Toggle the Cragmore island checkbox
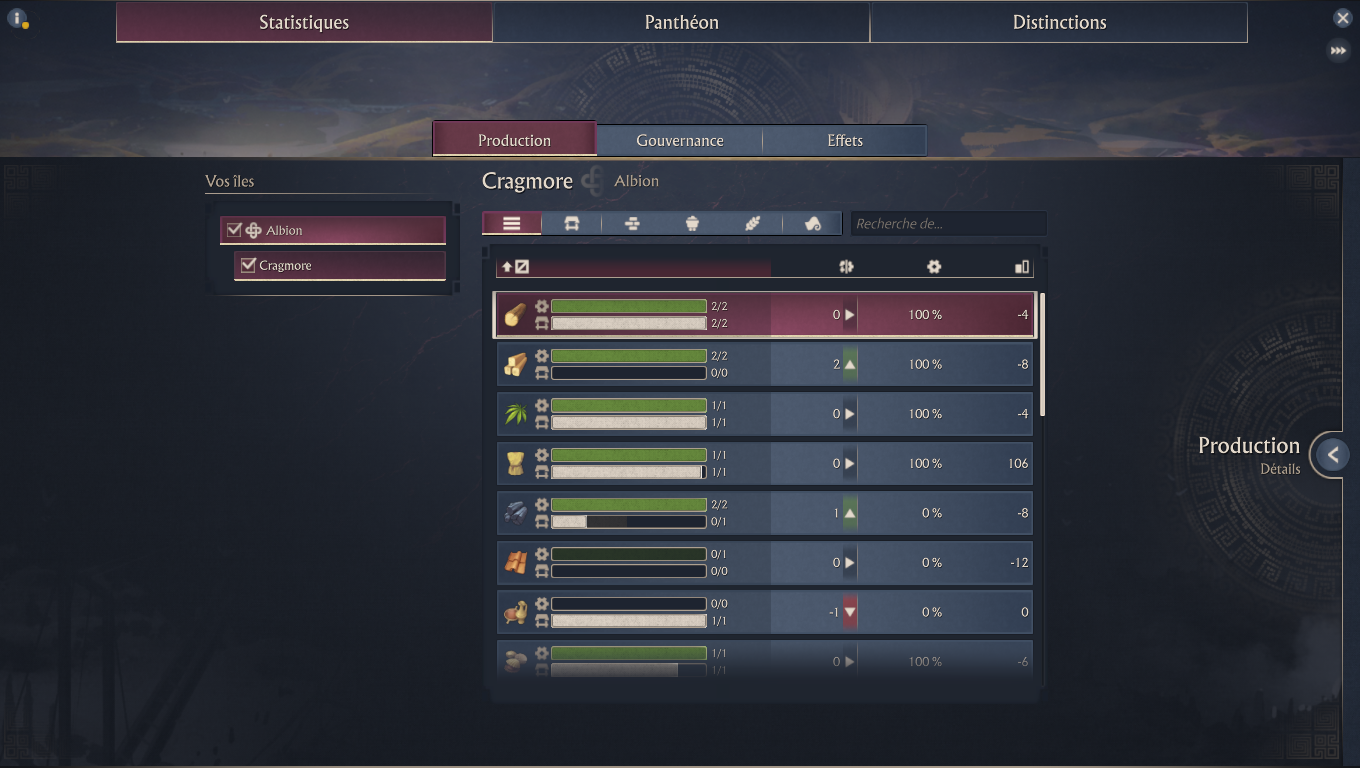The width and height of the screenshot is (1360, 768). click(x=248, y=265)
